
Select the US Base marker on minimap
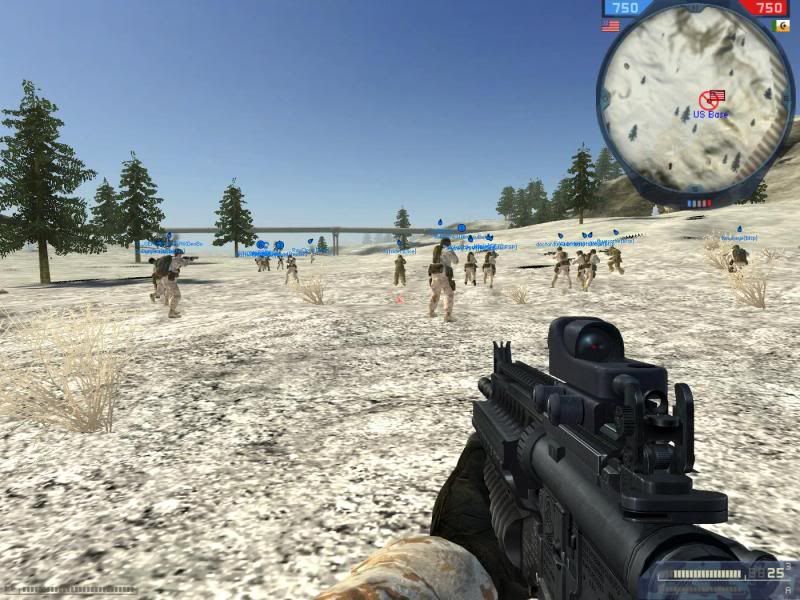(x=712, y=98)
